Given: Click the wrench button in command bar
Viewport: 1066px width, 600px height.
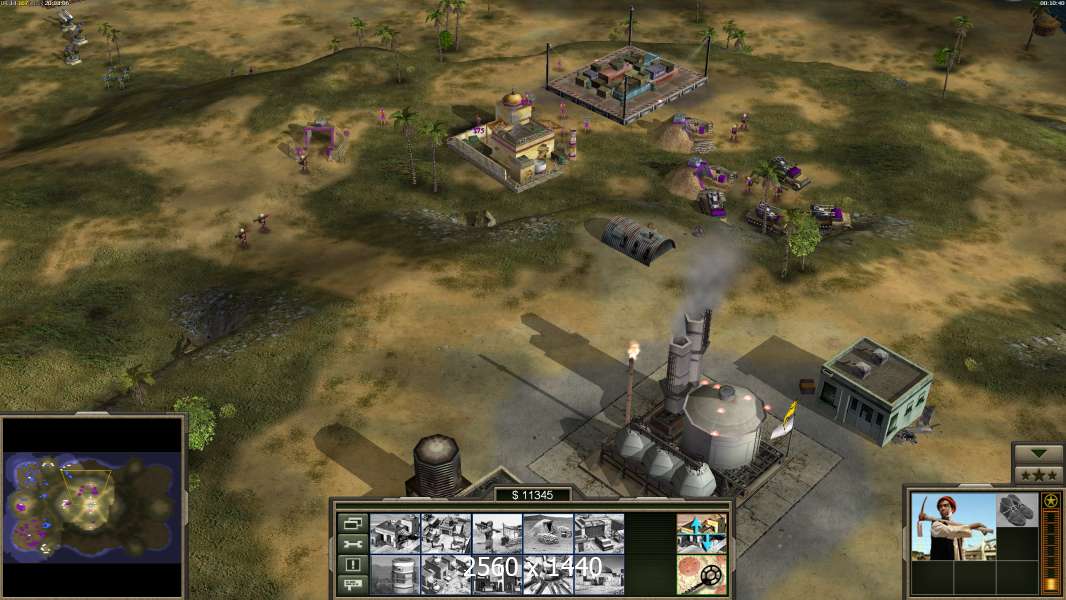Looking at the screenshot, I should click(x=351, y=544).
